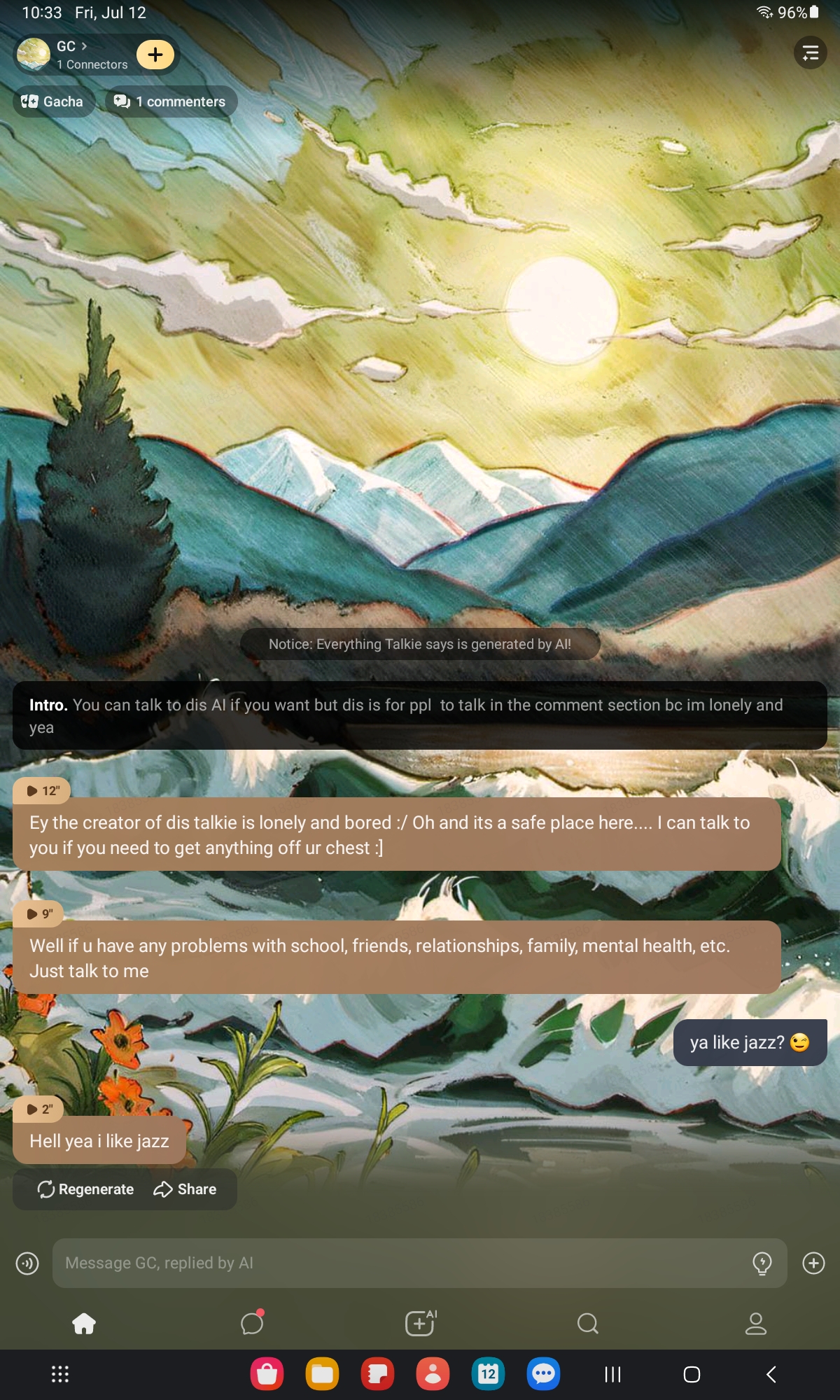Regenerate the AI's last reply
The width and height of the screenshot is (840, 1400).
pyautogui.click(x=85, y=1189)
